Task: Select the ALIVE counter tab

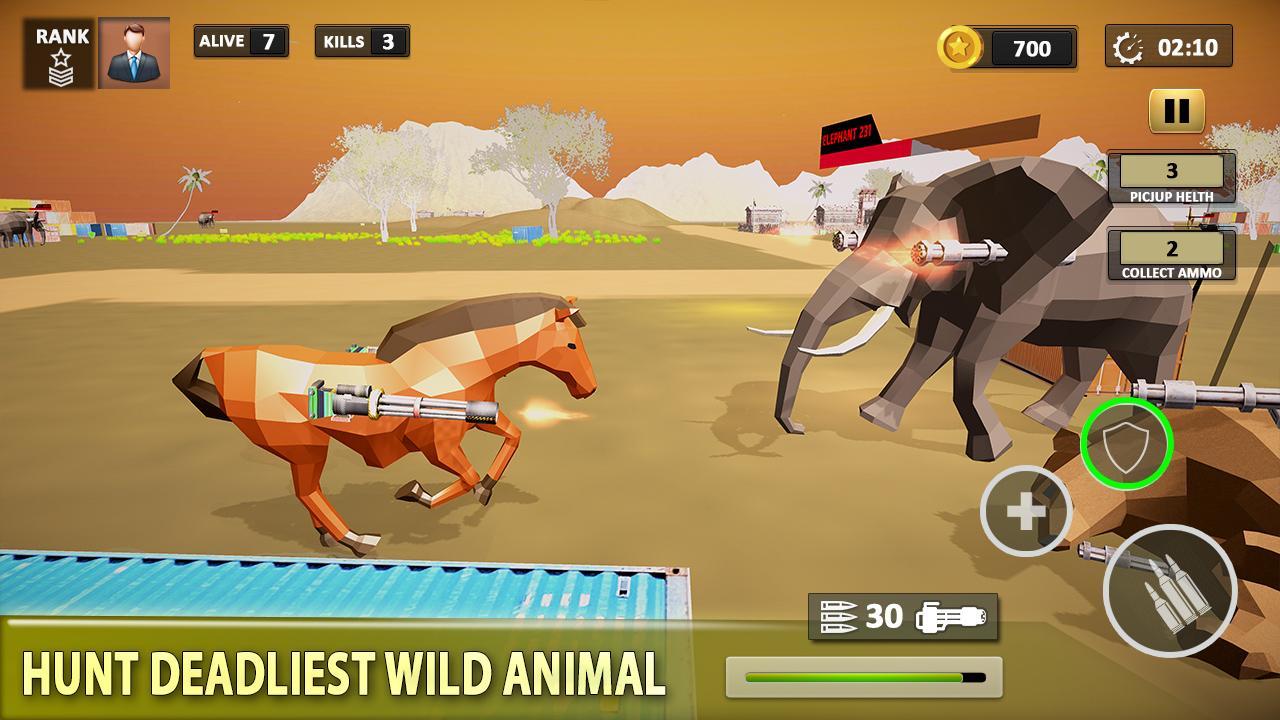Action: pyautogui.click(x=240, y=42)
